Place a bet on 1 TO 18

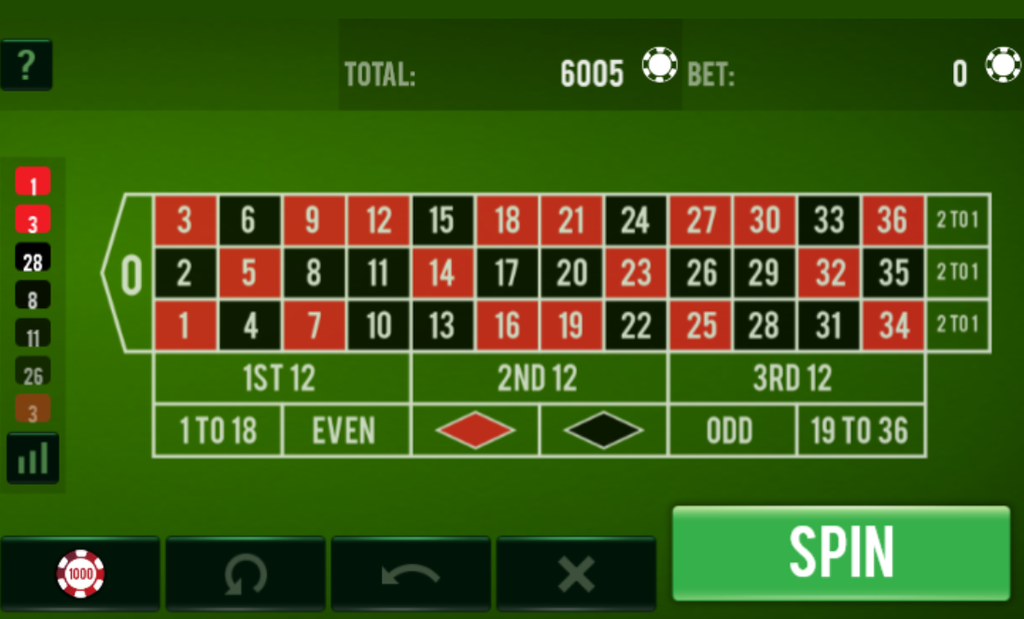(217, 431)
